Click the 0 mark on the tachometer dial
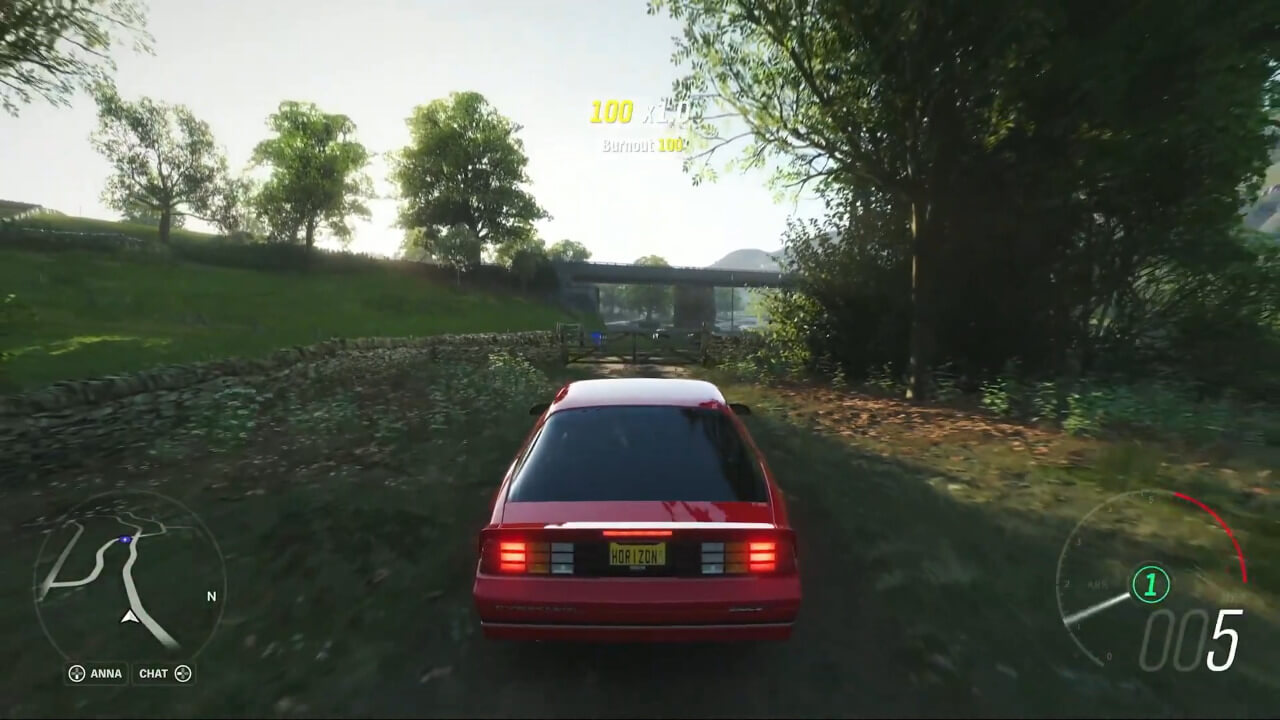The width and height of the screenshot is (1280, 720). (x=1107, y=655)
